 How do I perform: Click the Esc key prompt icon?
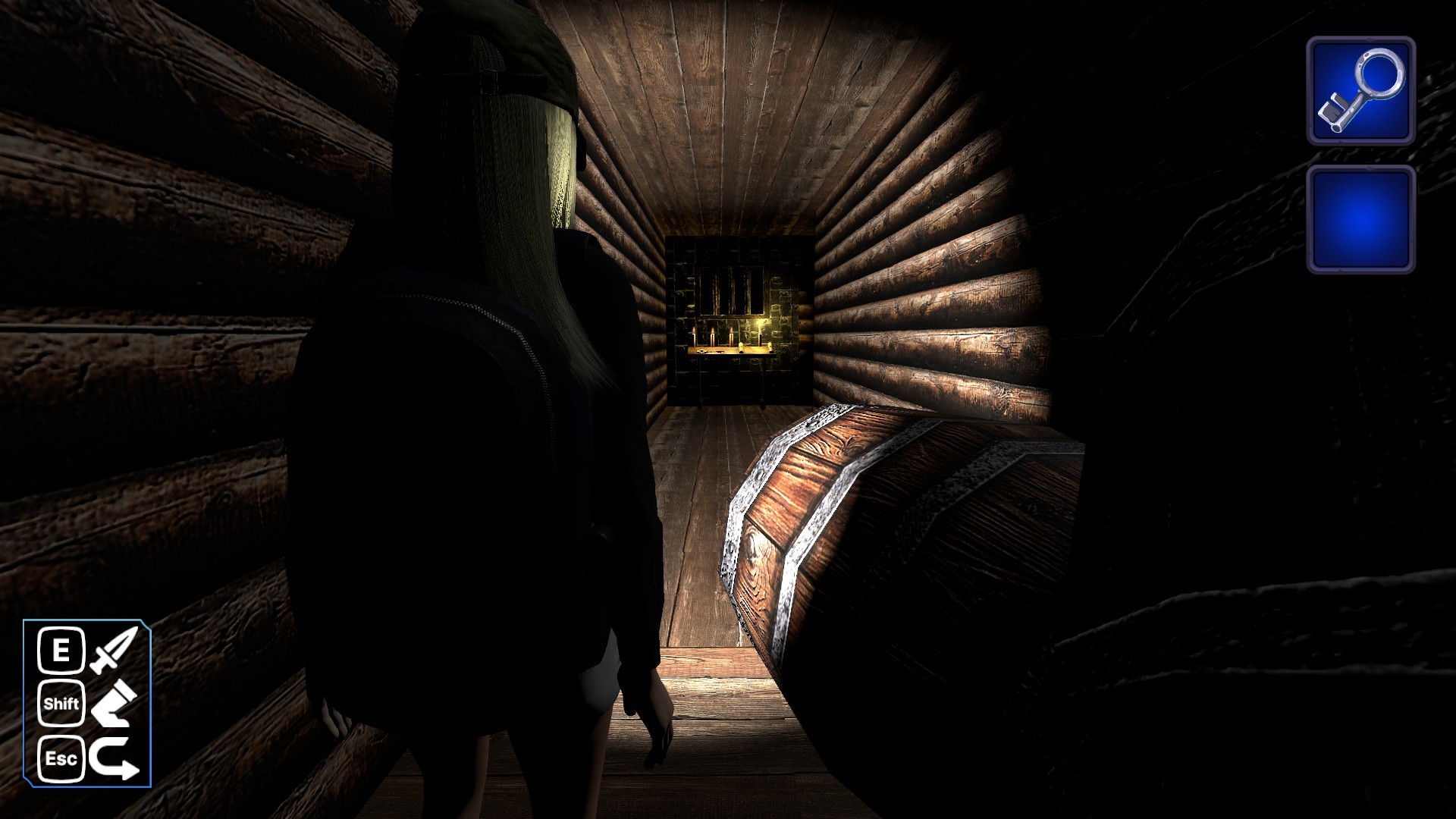[x=64, y=758]
